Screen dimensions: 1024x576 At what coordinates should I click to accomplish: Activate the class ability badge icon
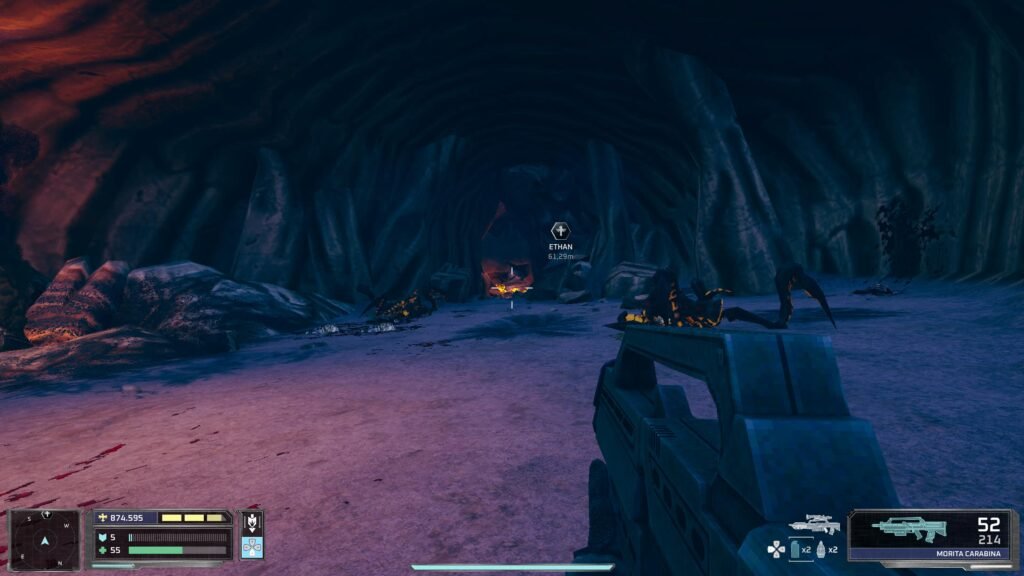click(252, 521)
